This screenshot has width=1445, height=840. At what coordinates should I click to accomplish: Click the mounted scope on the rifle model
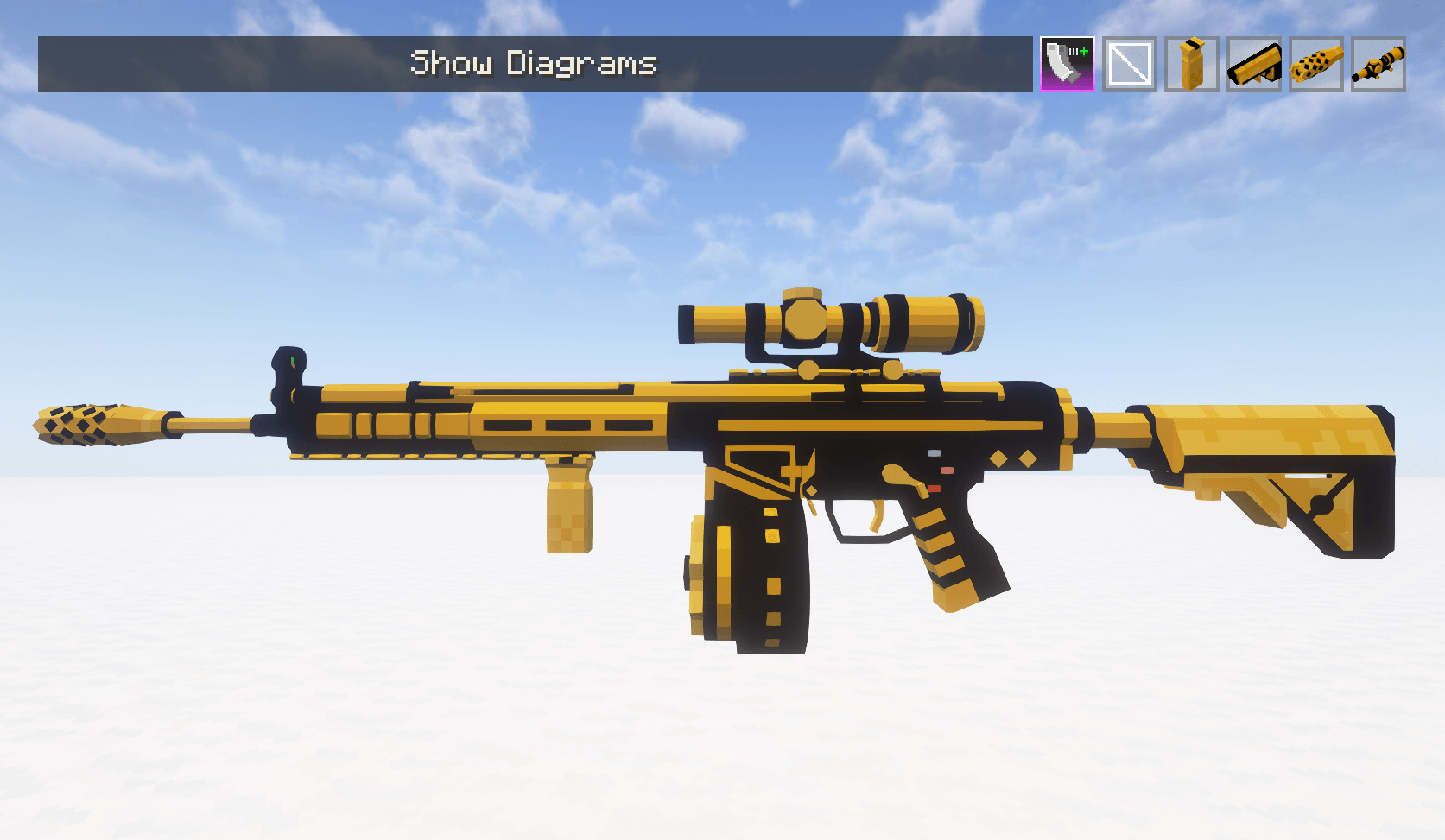point(829,324)
